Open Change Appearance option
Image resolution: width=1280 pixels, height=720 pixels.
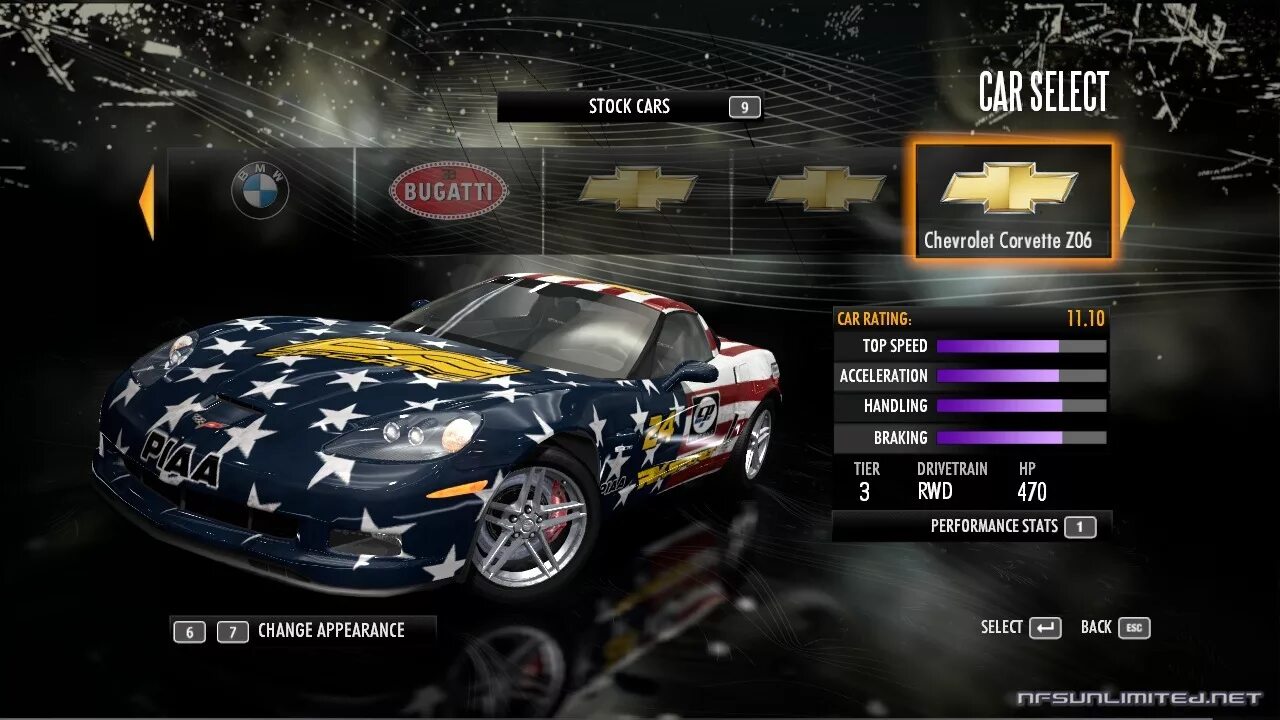[330, 631]
